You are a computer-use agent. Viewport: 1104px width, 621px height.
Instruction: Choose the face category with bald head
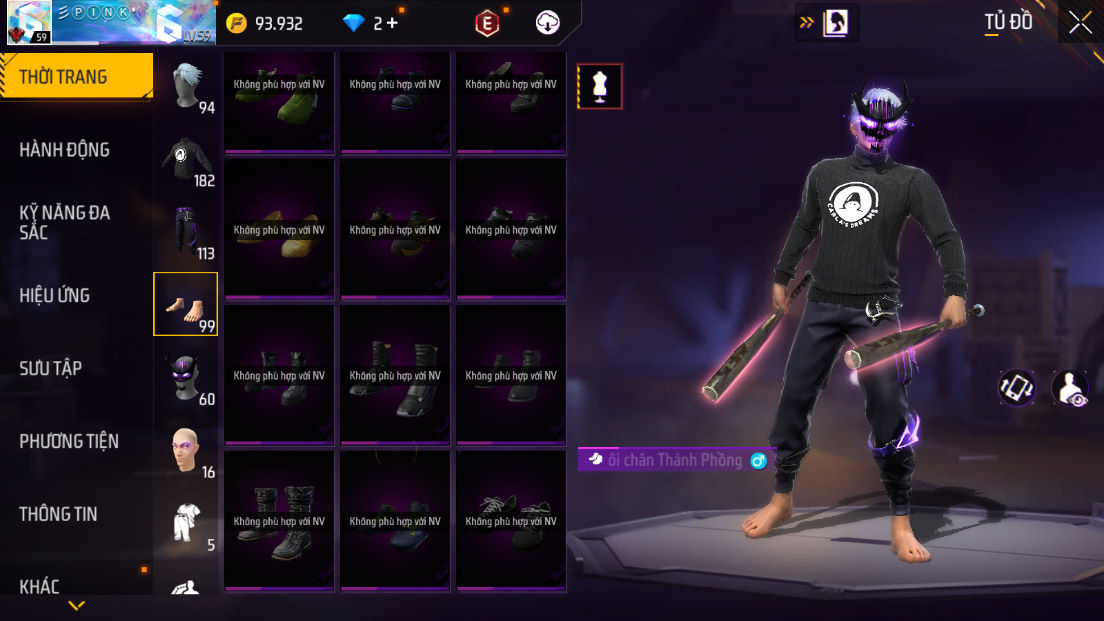coord(186,450)
